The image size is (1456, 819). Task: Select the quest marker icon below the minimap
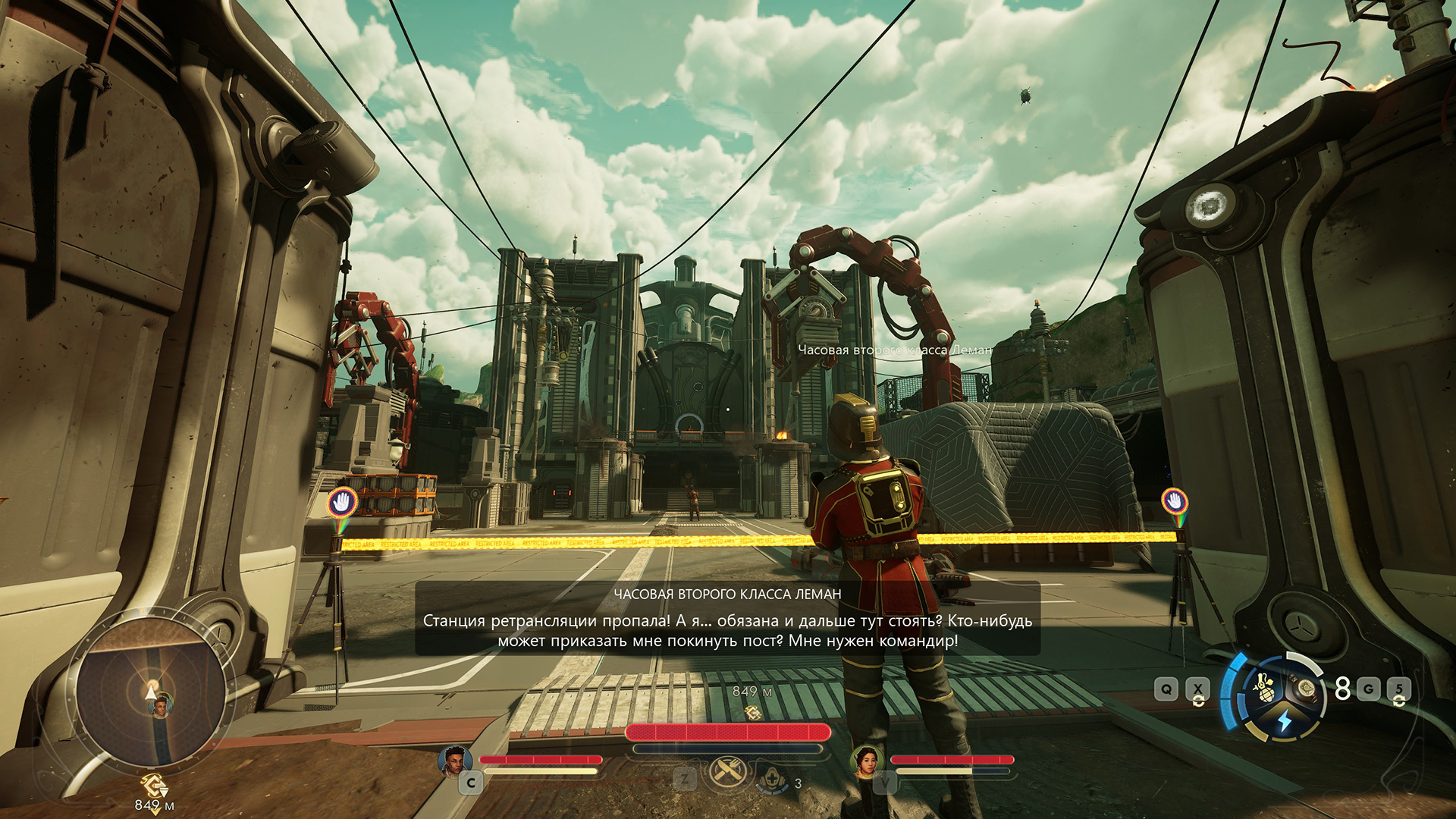click(x=154, y=786)
